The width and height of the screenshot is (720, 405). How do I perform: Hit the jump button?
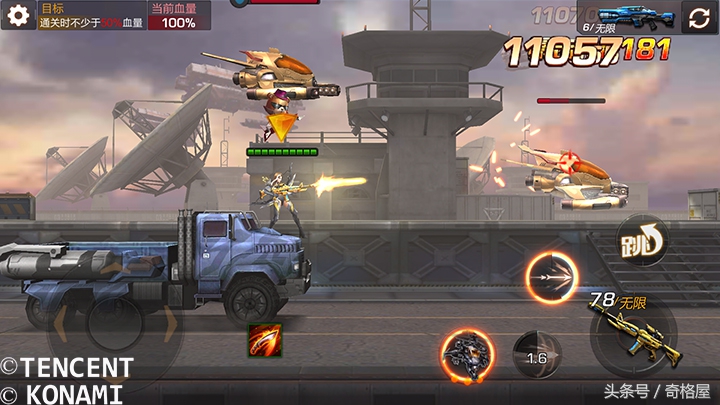click(x=642, y=239)
